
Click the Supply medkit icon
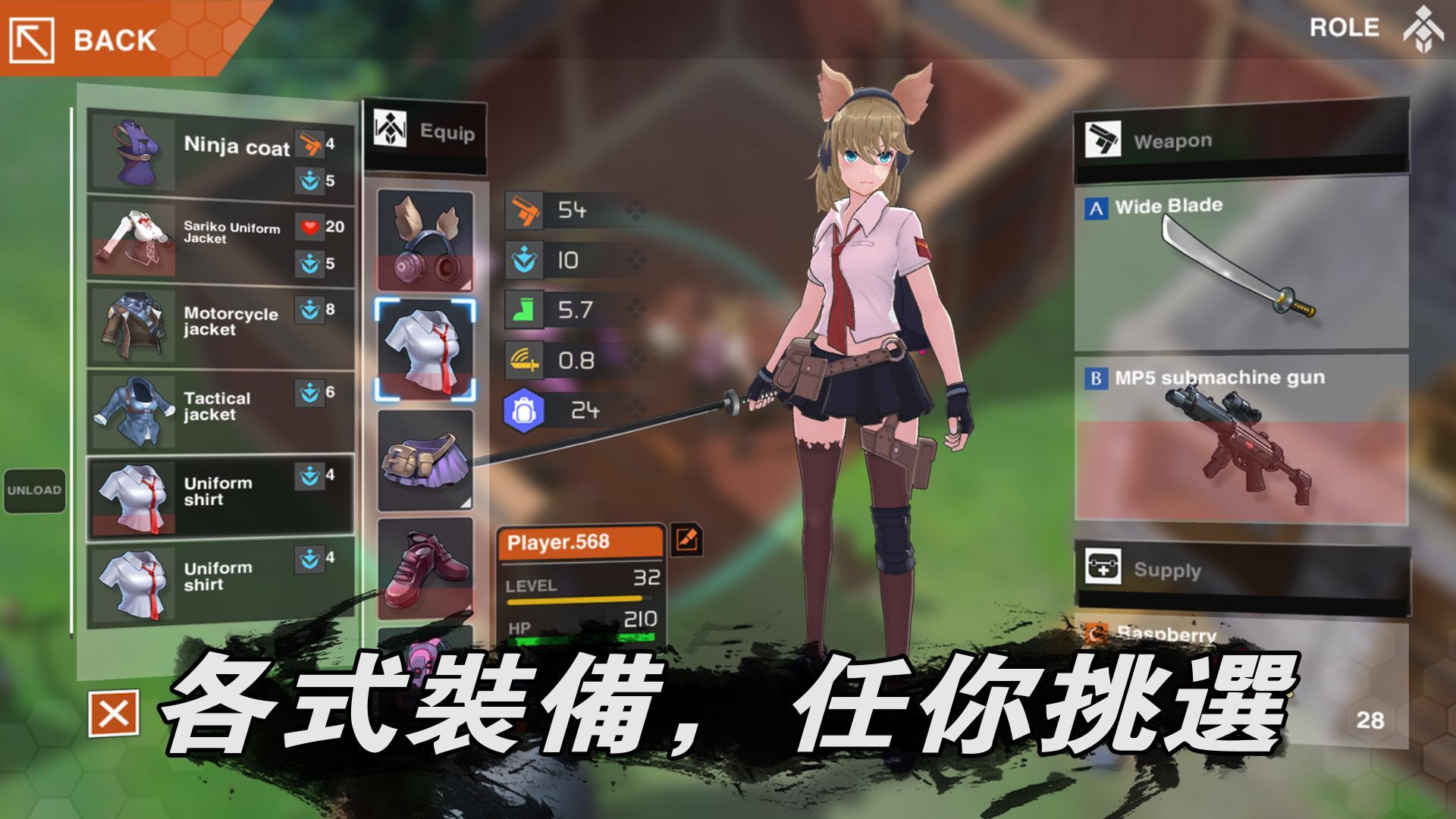(1105, 568)
